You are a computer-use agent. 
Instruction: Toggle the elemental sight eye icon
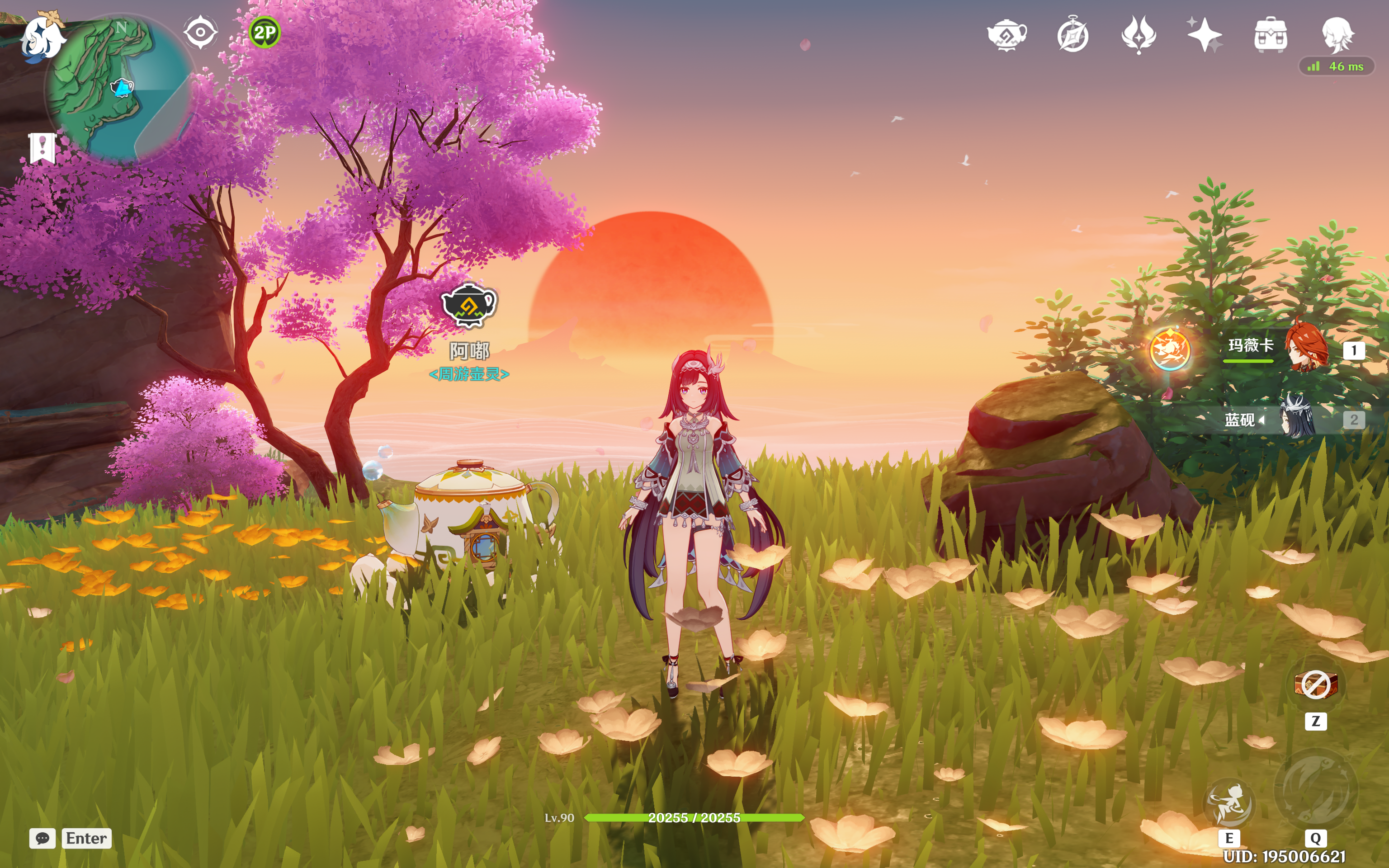click(200, 32)
